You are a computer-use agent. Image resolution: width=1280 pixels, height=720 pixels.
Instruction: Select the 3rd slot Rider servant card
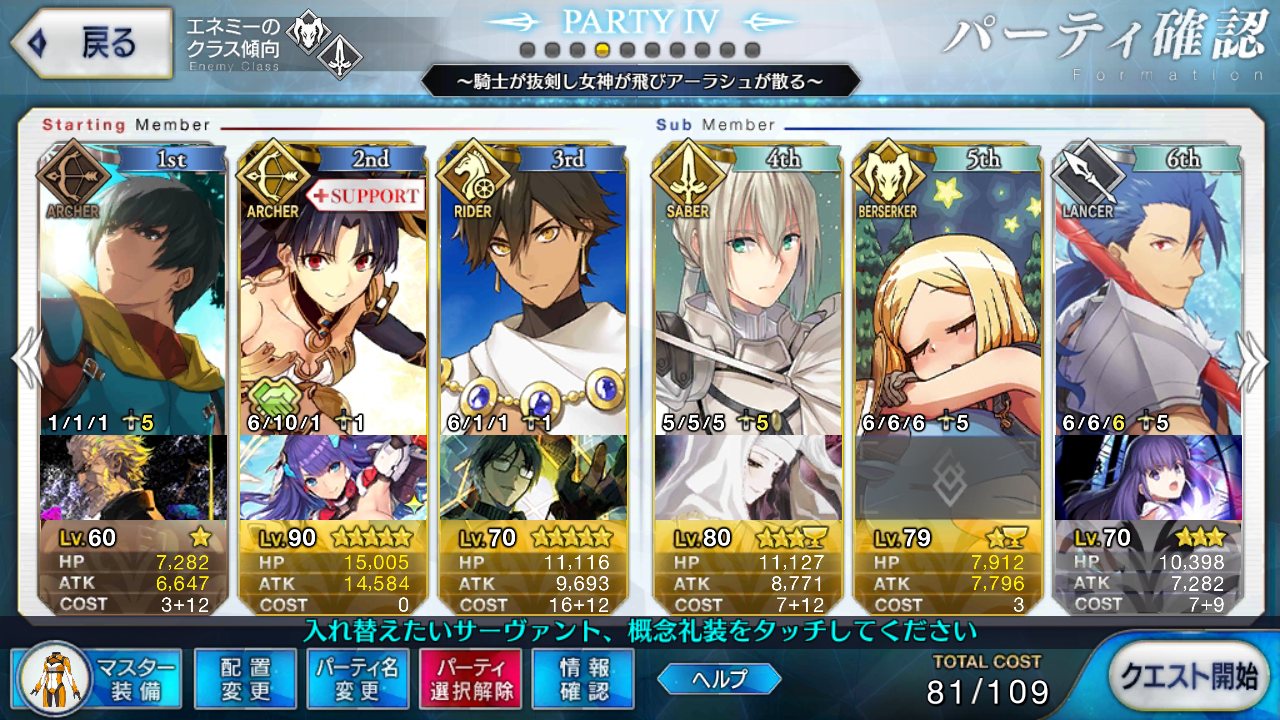533,290
